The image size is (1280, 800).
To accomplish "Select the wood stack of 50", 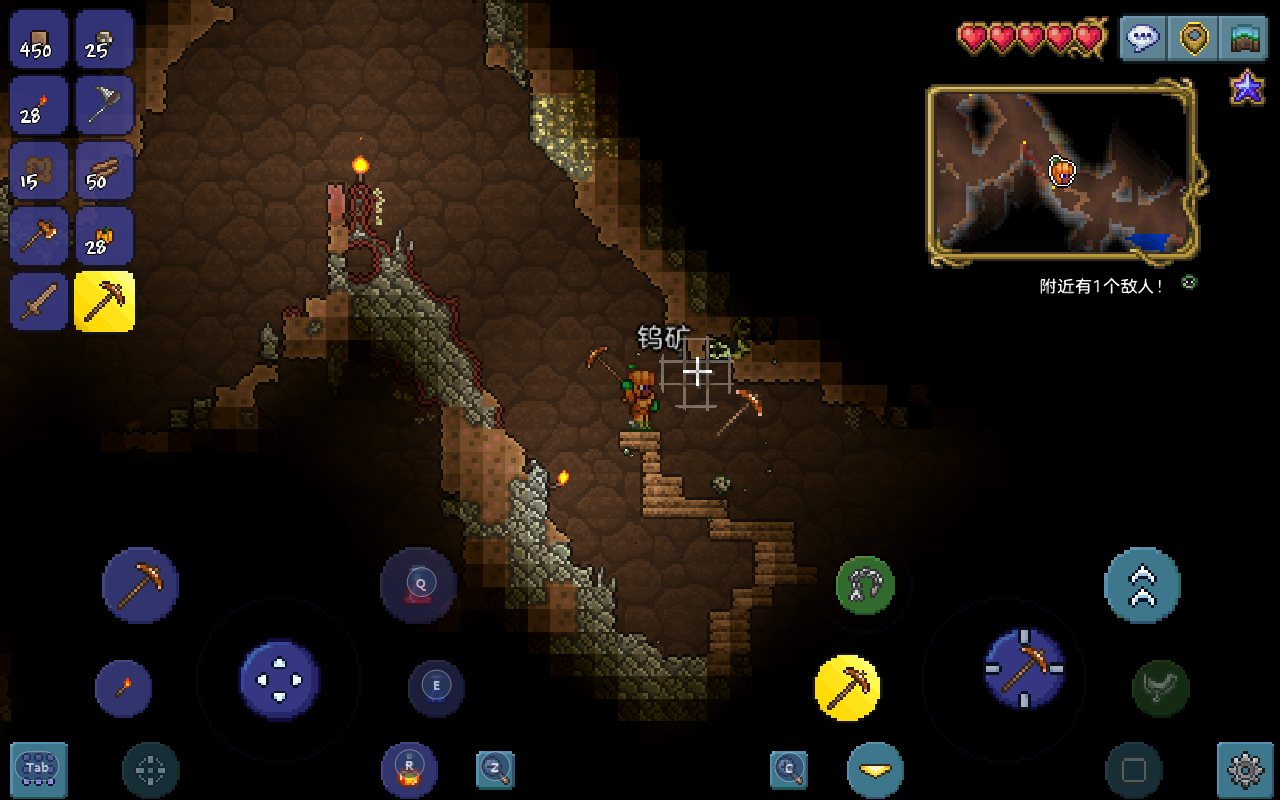I will tap(104, 170).
